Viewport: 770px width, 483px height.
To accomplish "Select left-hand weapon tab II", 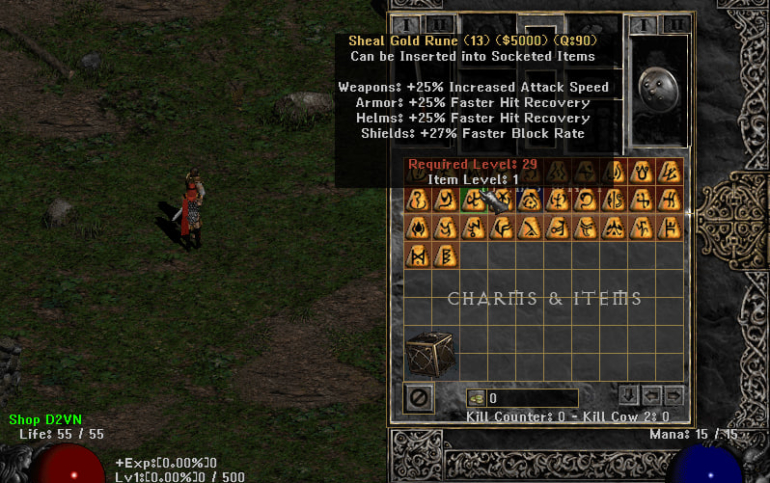I will (x=437, y=25).
